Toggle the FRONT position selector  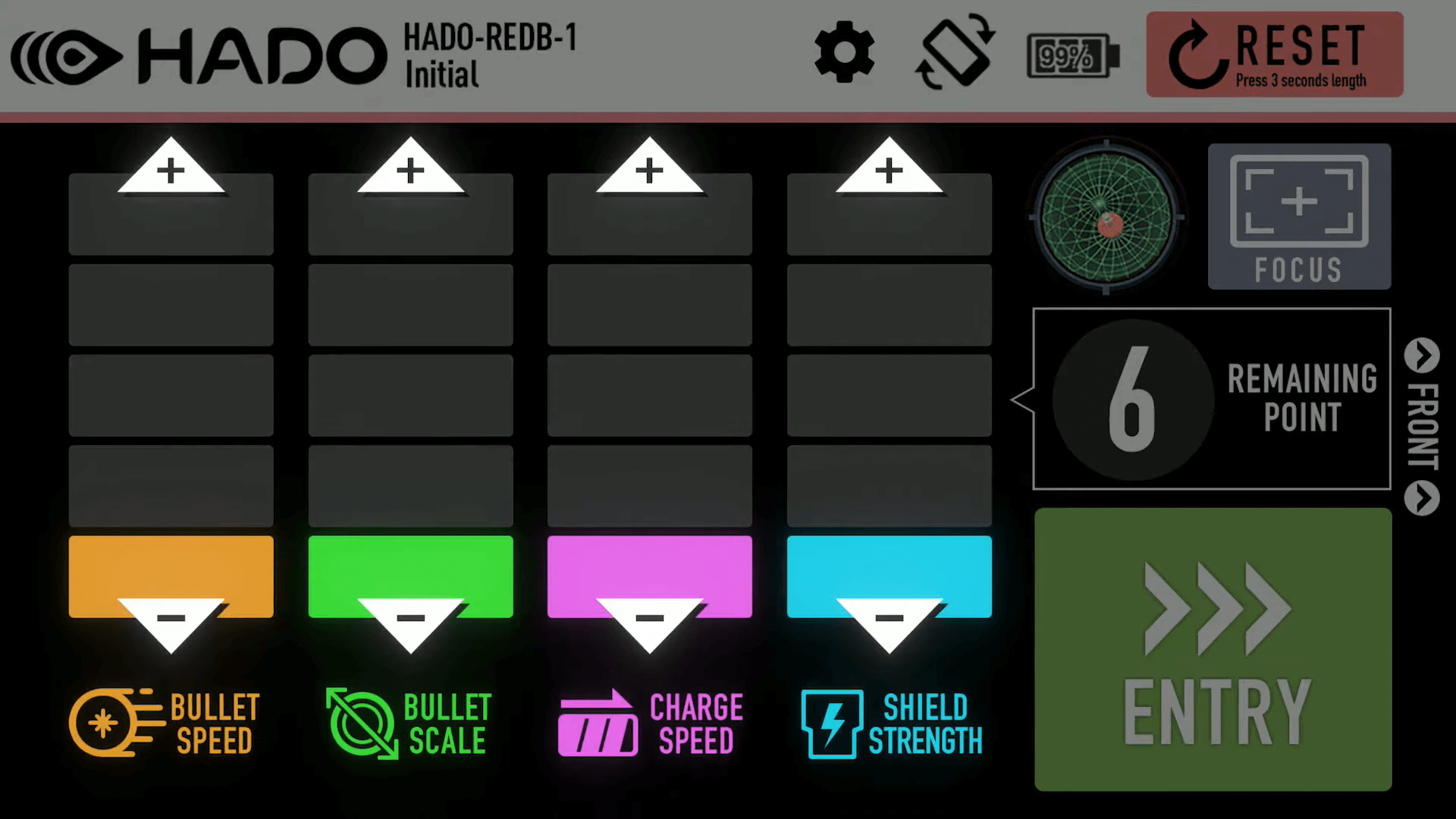(1422, 426)
